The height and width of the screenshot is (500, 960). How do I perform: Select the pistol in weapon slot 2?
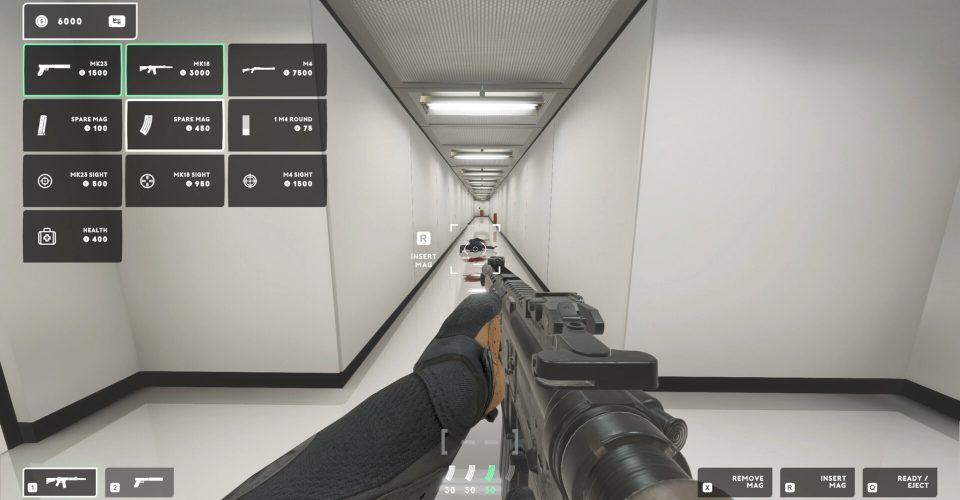pyautogui.click(x=140, y=483)
